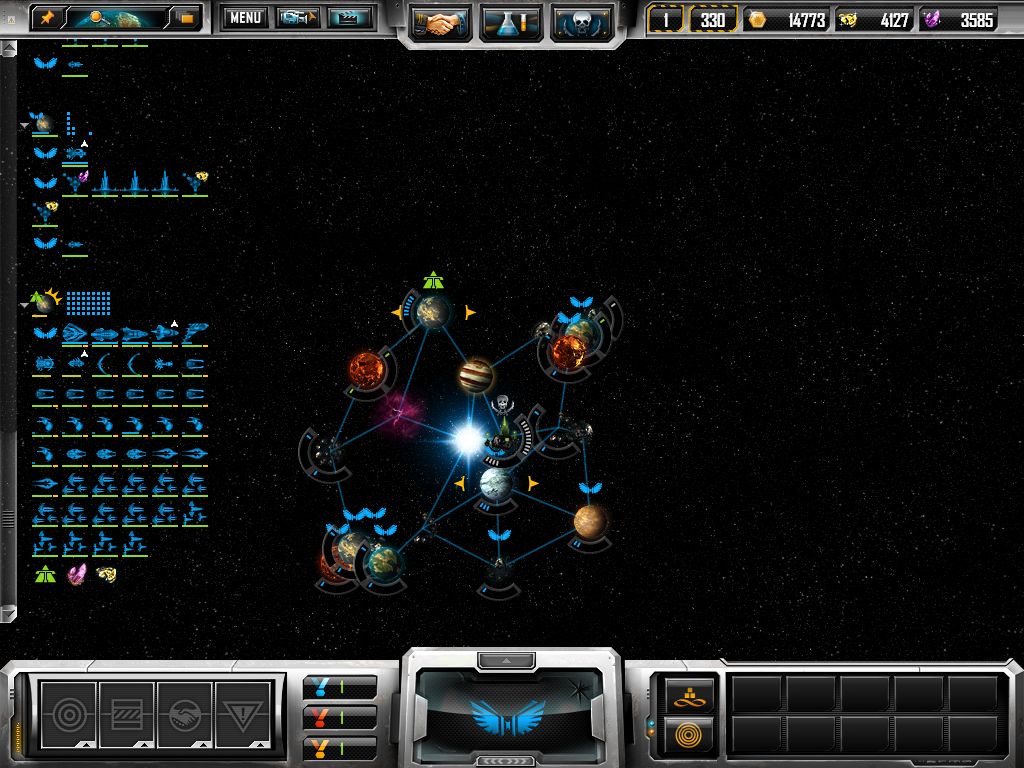Collapse the sun-marked planet fleet list
Screen dimensions: 1024x768
(24, 303)
